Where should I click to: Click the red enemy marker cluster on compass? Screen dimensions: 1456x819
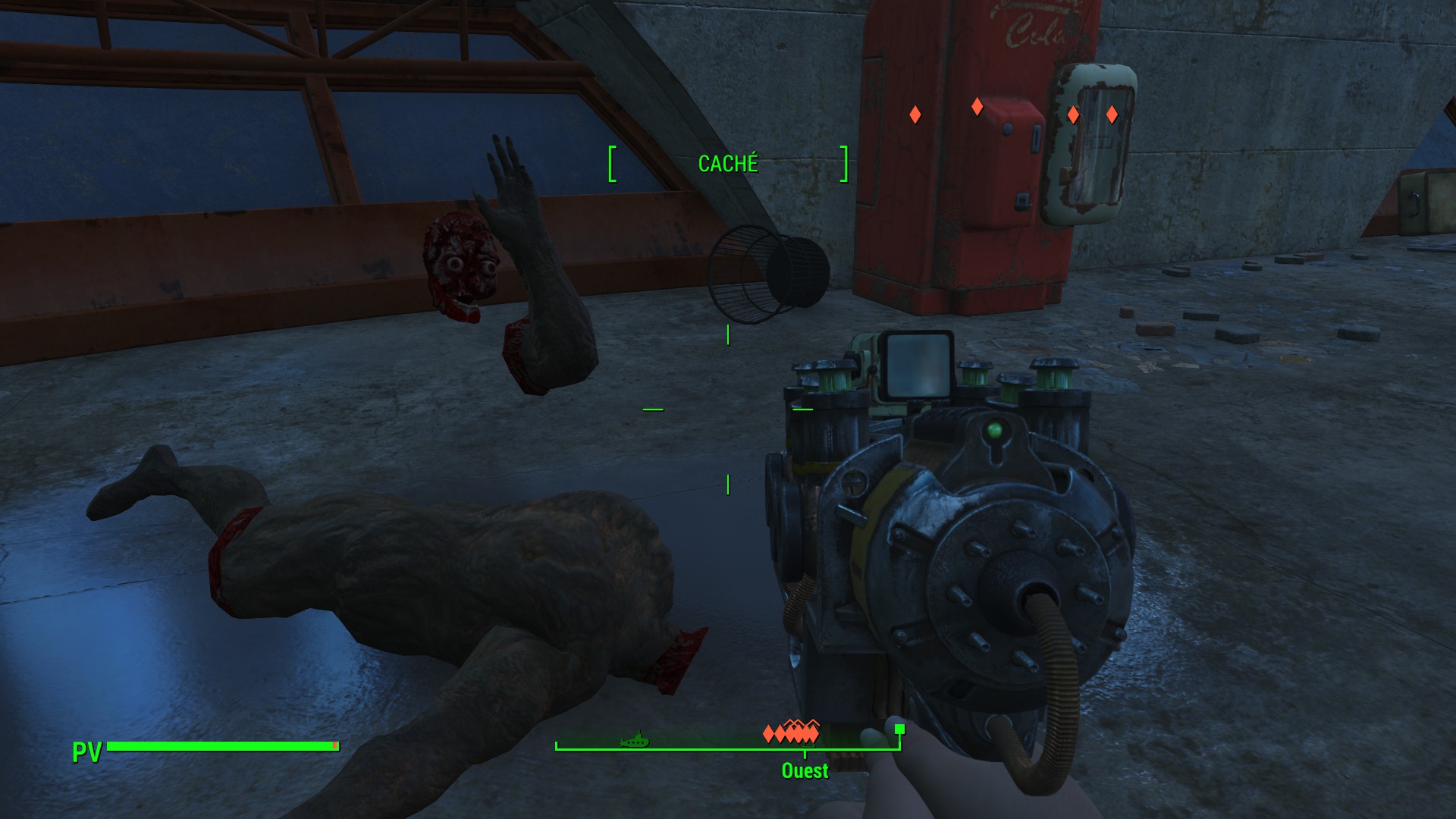click(x=791, y=733)
